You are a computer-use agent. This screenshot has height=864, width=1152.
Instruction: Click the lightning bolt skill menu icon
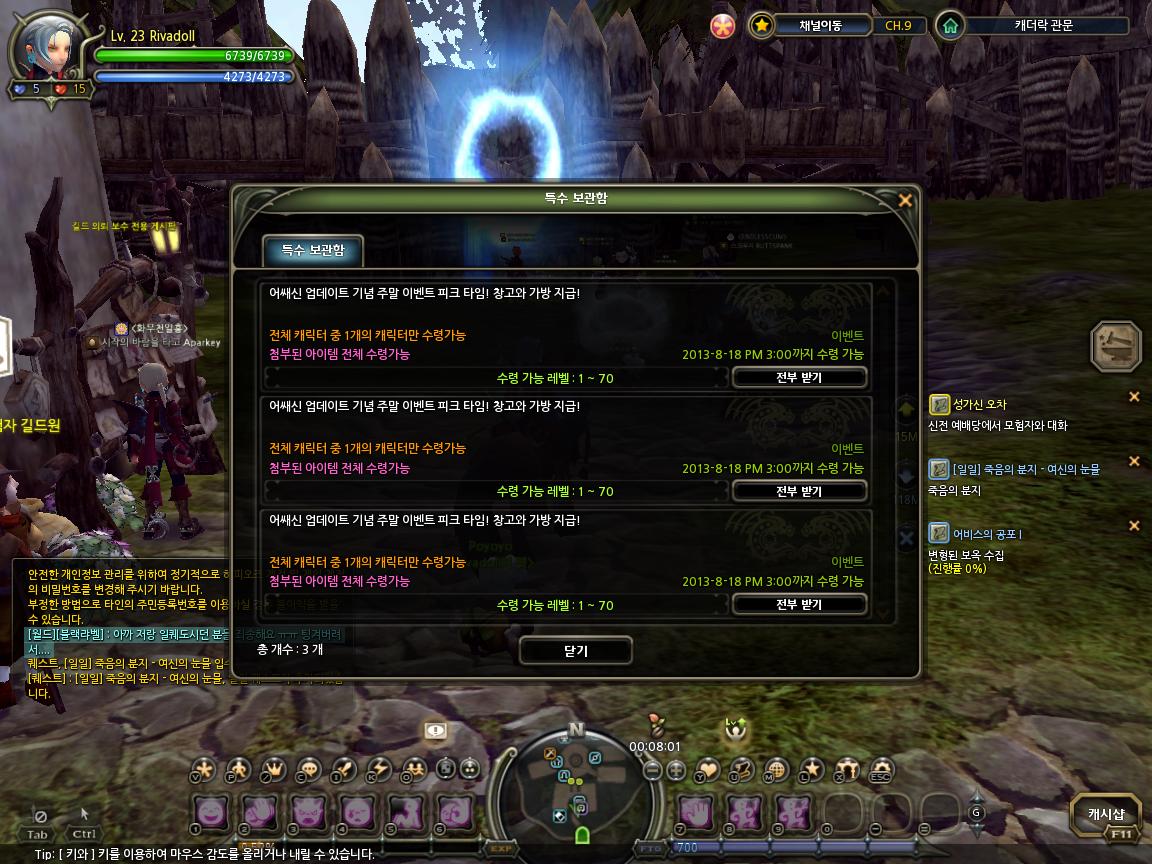coord(379,769)
